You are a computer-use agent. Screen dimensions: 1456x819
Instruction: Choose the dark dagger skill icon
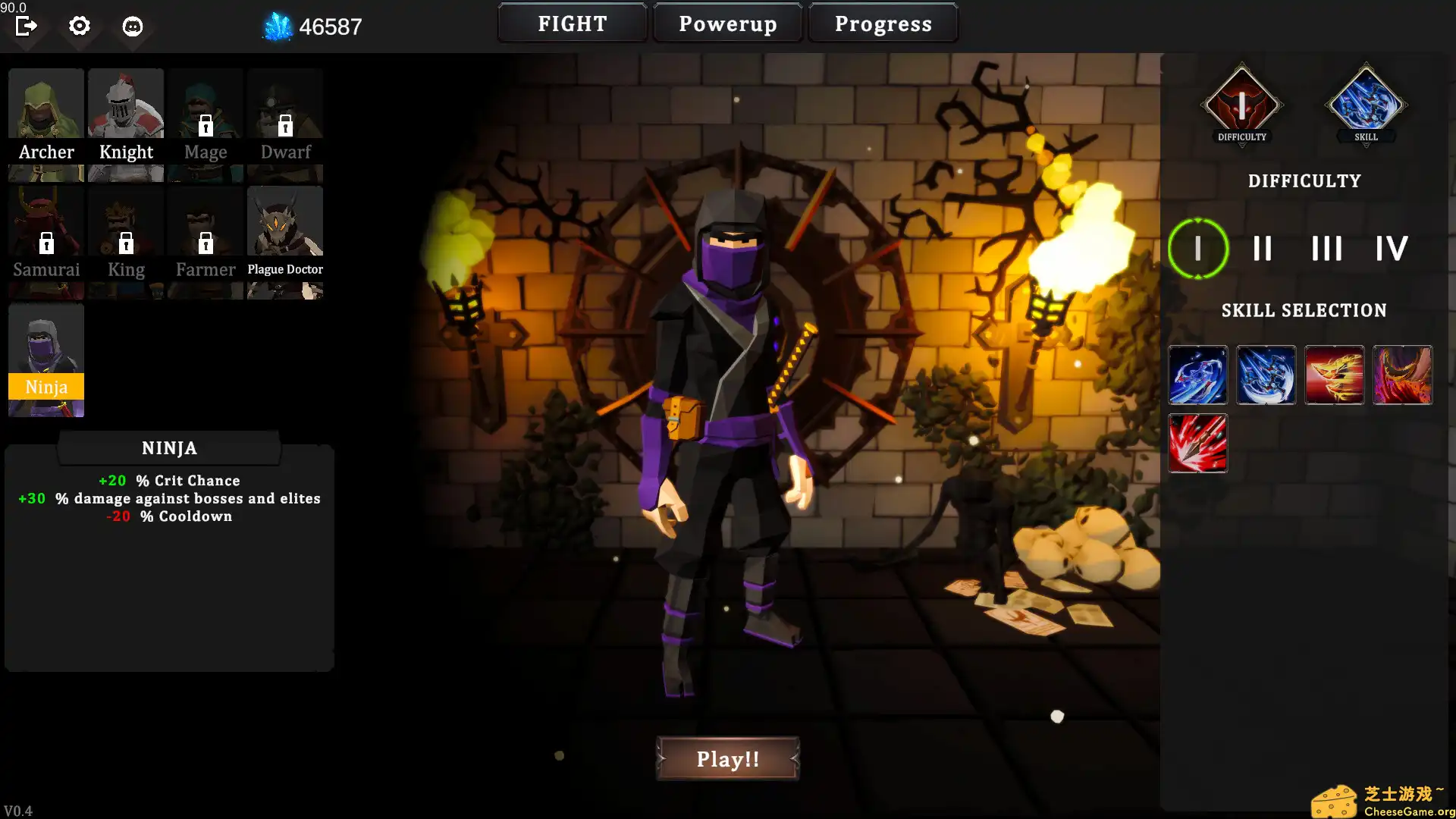pos(1403,375)
